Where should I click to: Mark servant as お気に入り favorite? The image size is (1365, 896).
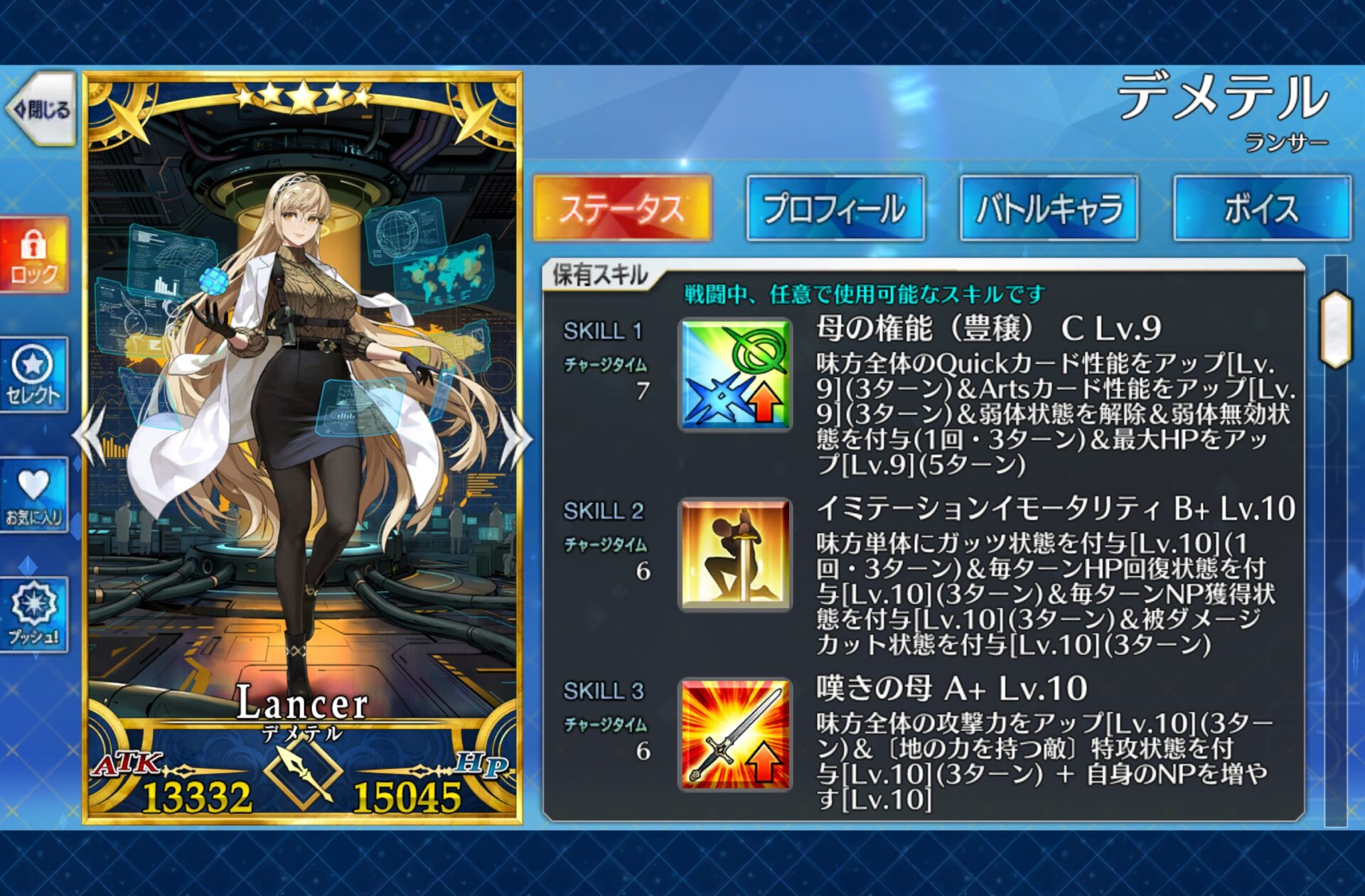(x=33, y=495)
